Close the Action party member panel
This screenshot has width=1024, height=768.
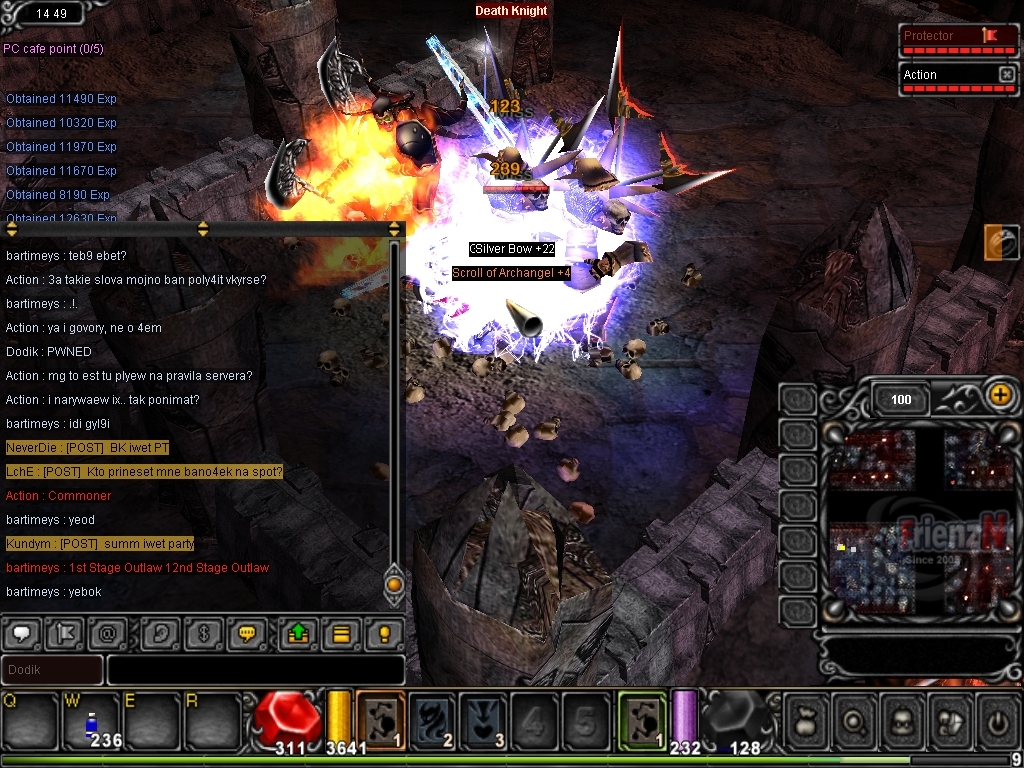[1006, 75]
